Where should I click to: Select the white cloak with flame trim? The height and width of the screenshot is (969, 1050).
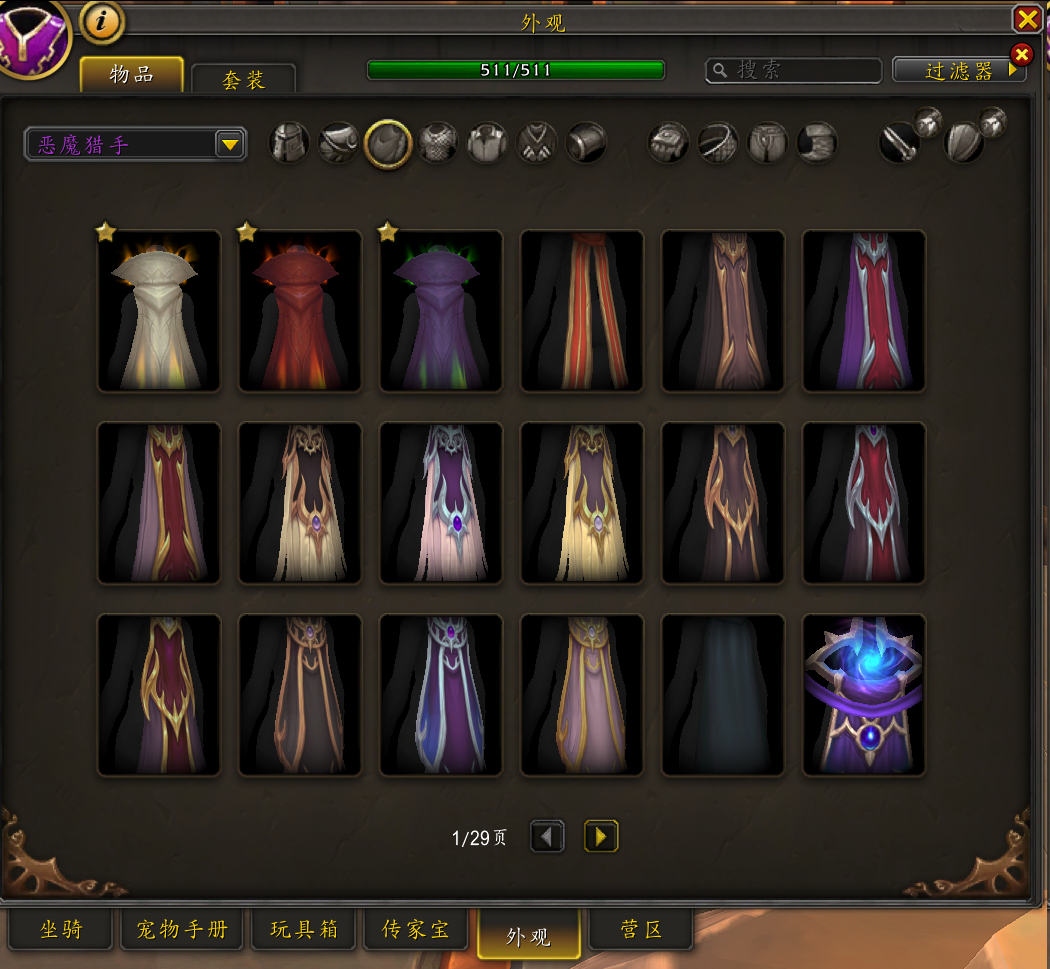159,312
